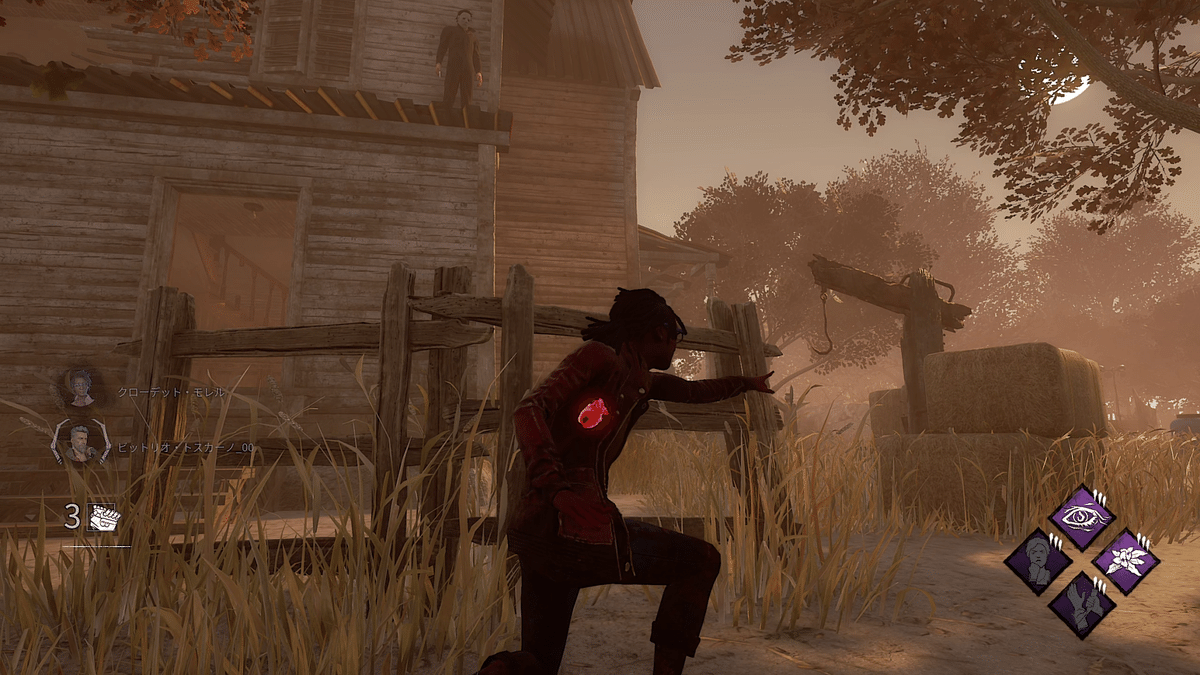
Task: Choose the thinking woman perk icon
Action: (x=1038, y=561)
